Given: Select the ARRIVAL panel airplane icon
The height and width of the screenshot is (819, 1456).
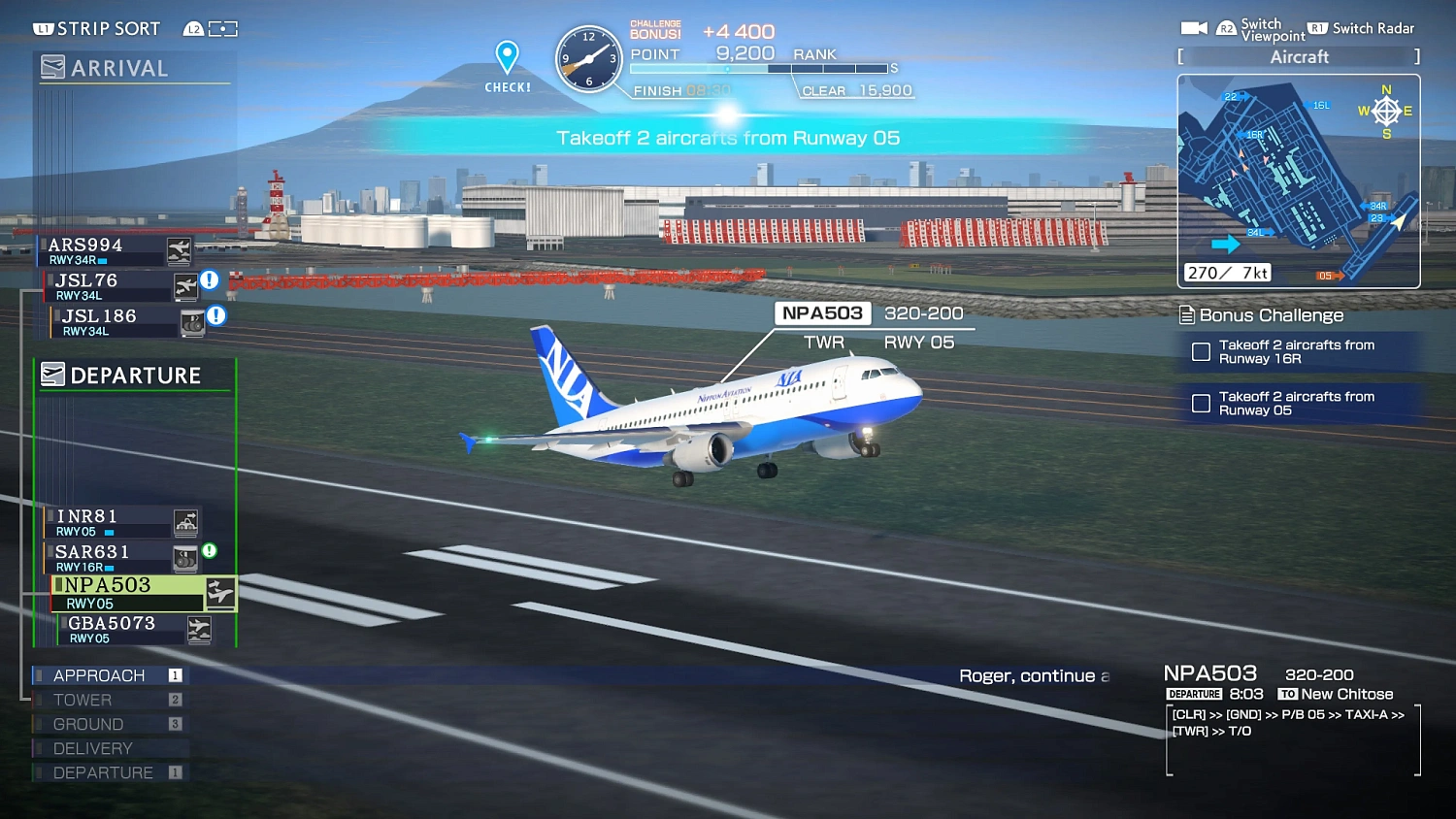Looking at the screenshot, I should pos(52,67).
